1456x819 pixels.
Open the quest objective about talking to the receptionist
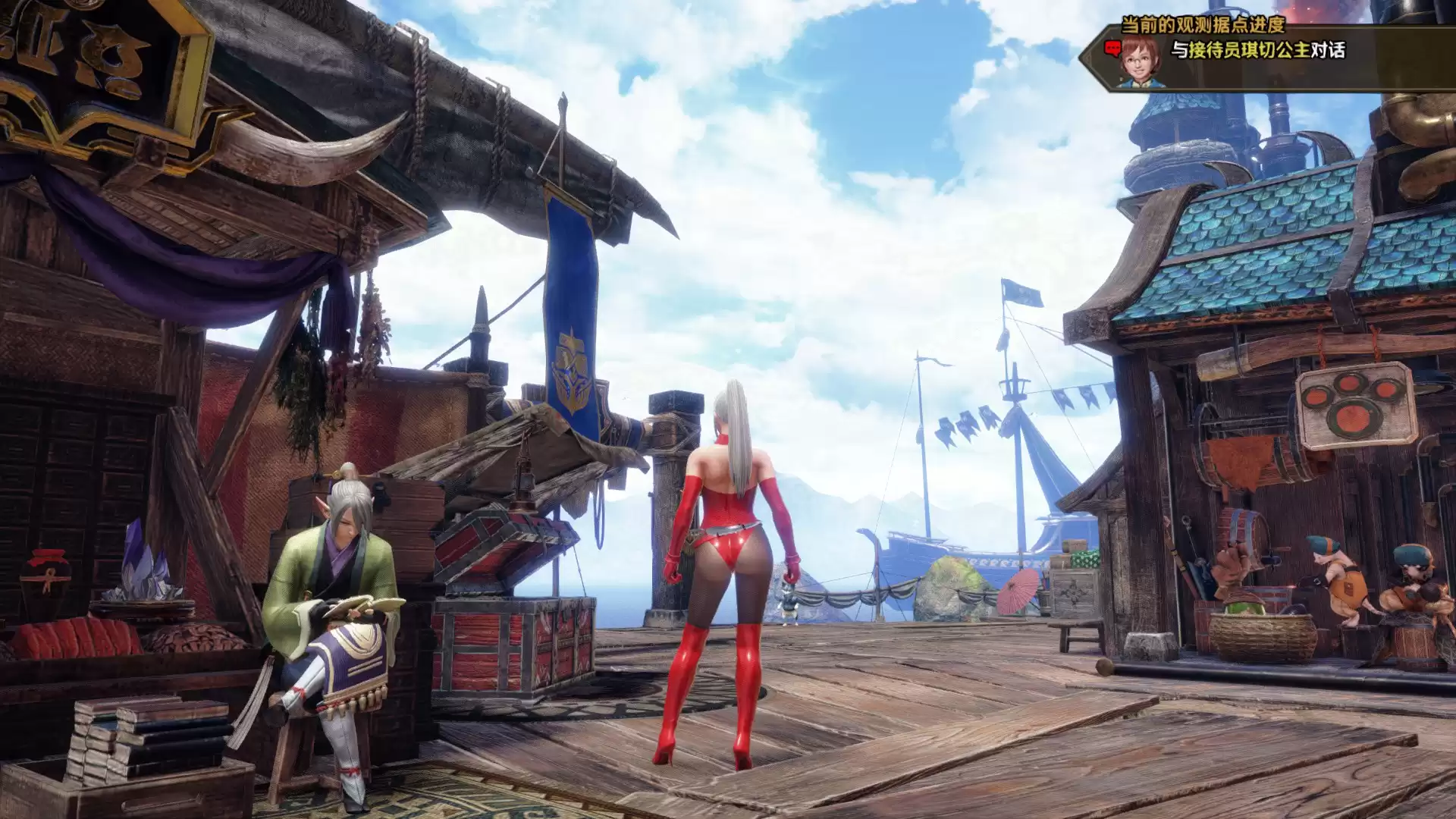1257,51
